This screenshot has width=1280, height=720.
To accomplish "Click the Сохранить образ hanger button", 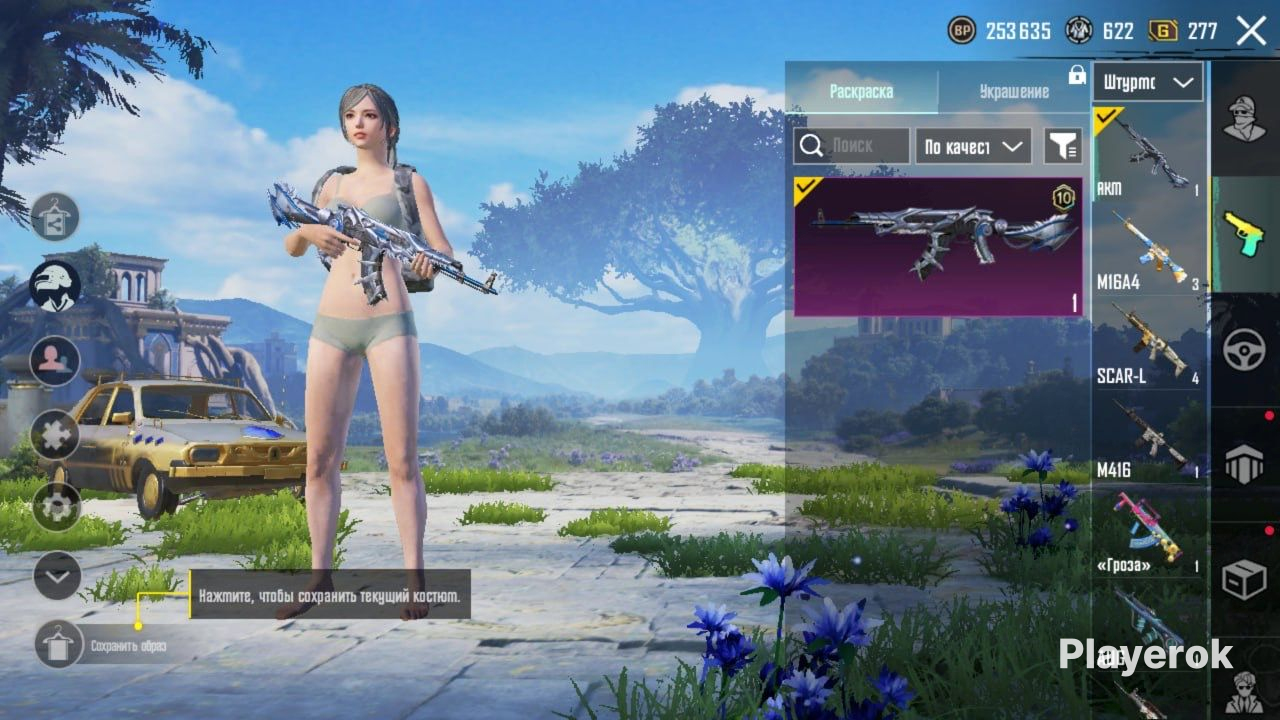I will (x=59, y=644).
